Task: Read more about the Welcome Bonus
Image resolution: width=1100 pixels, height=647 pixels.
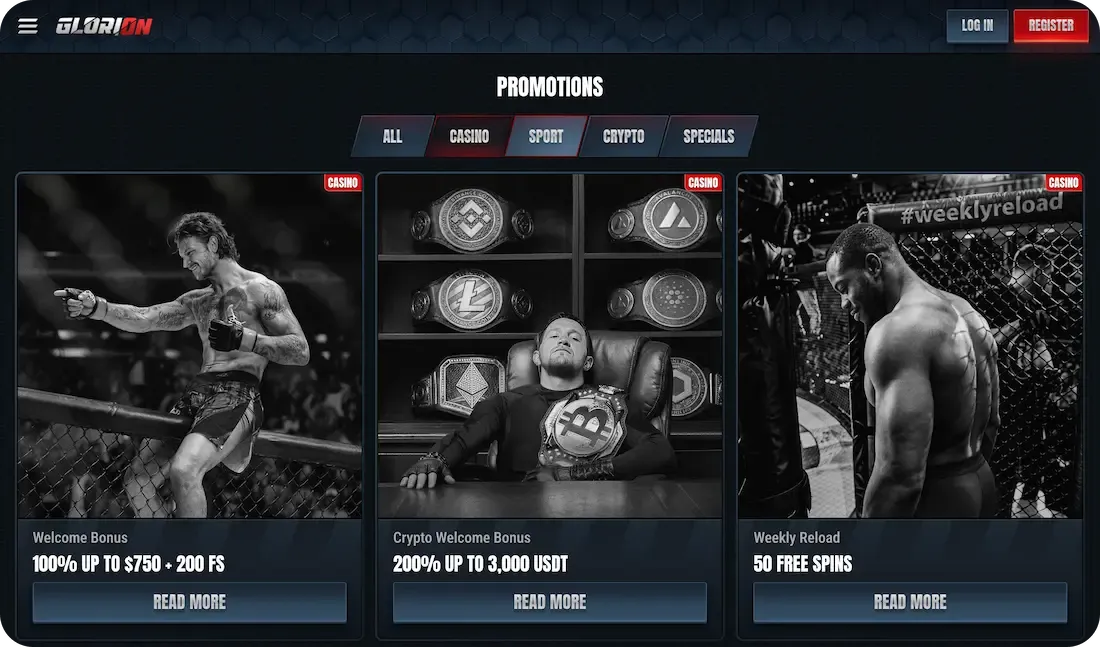Action: [x=189, y=602]
